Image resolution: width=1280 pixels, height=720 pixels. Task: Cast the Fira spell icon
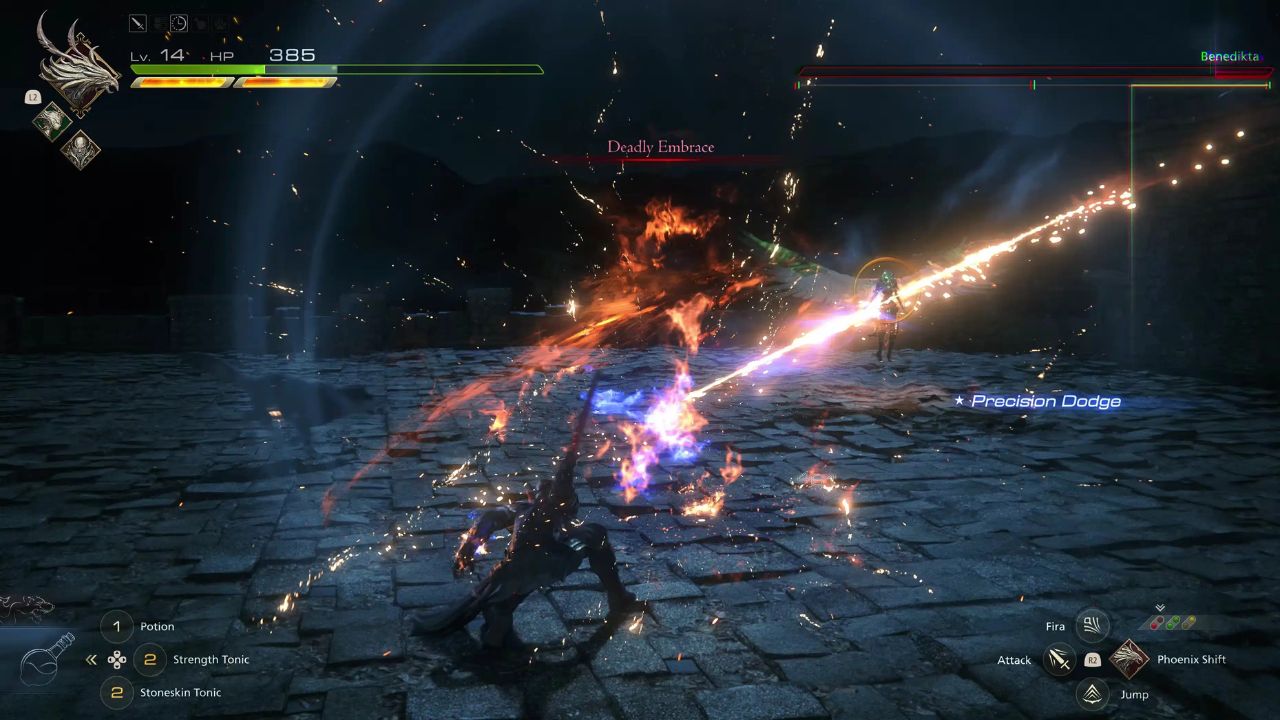(x=1092, y=626)
